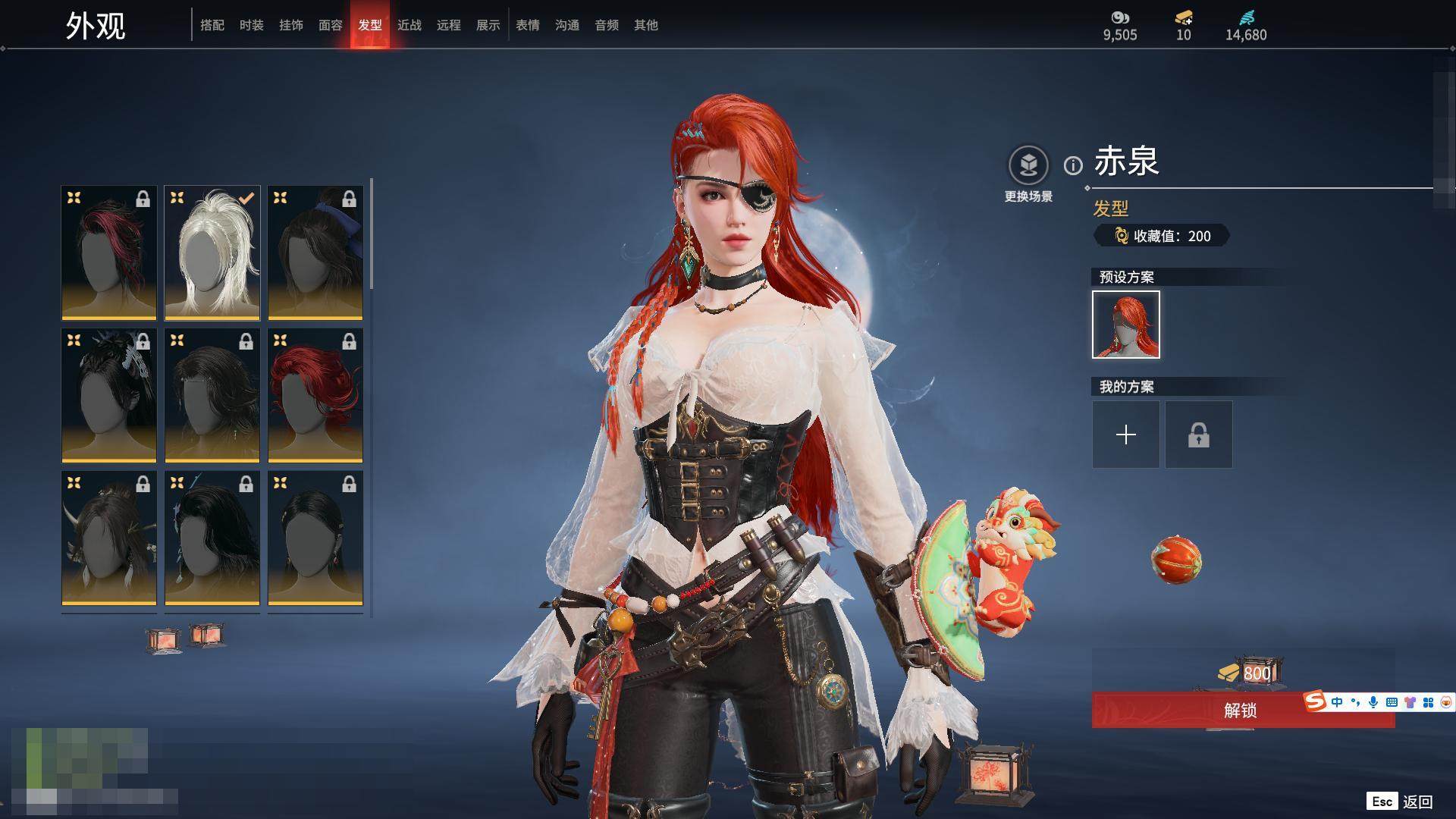Image resolution: width=1456 pixels, height=819 pixels.
Task: Switch to the 搭配 tab
Action: 212,25
